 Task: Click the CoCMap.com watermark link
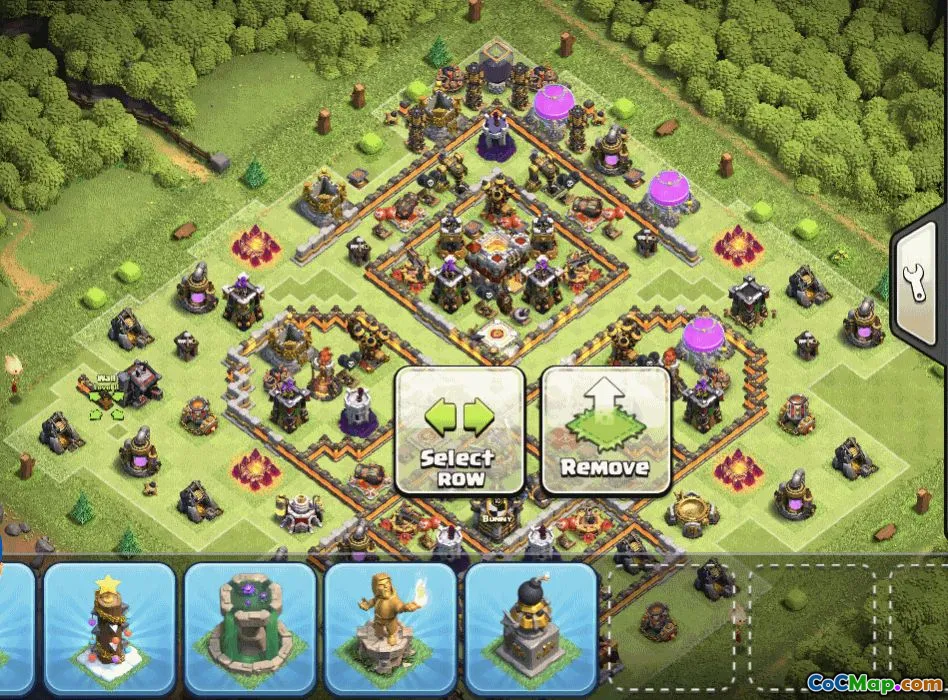point(874,684)
